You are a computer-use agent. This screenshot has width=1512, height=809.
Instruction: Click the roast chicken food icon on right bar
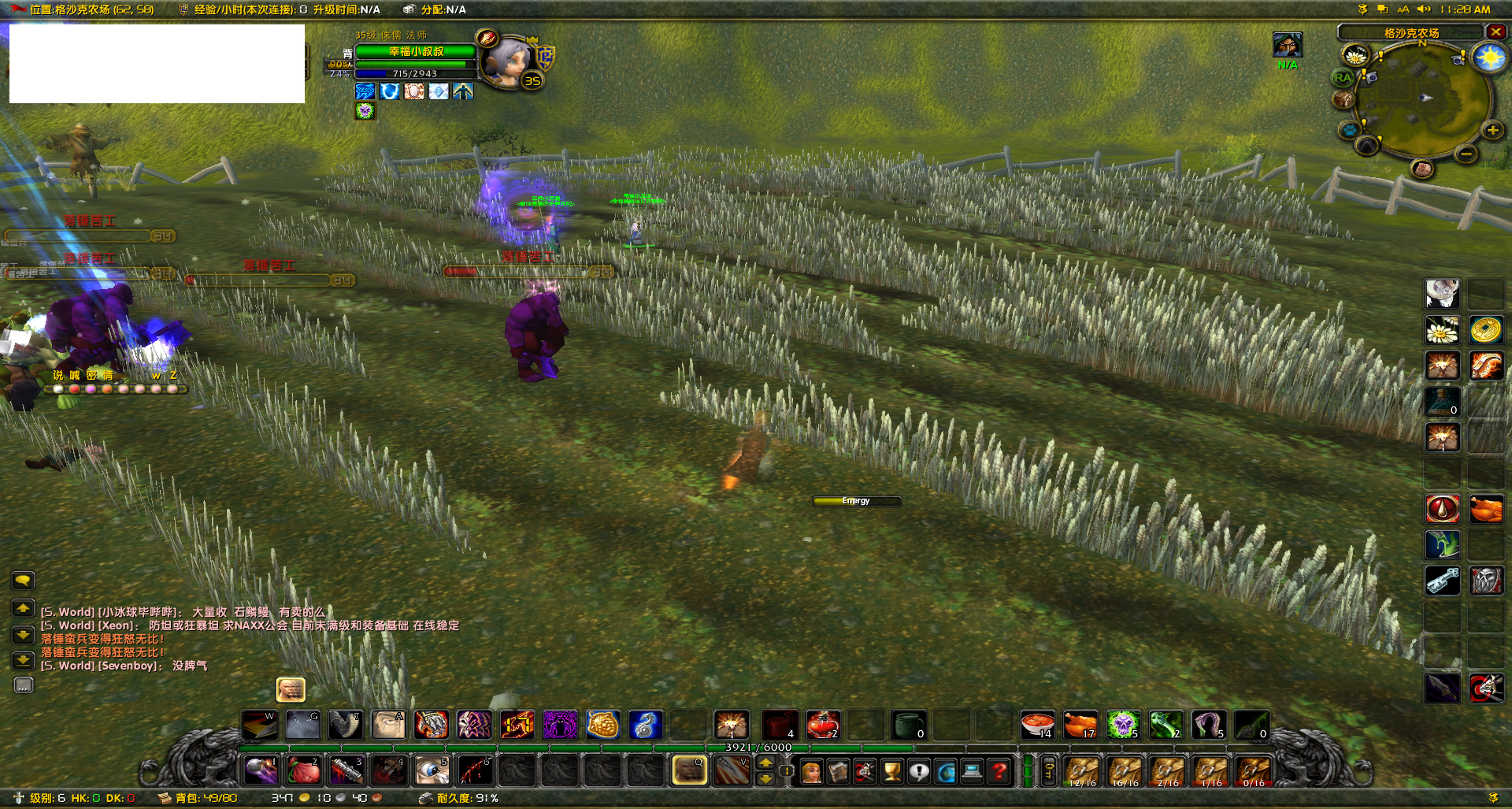[1485, 507]
